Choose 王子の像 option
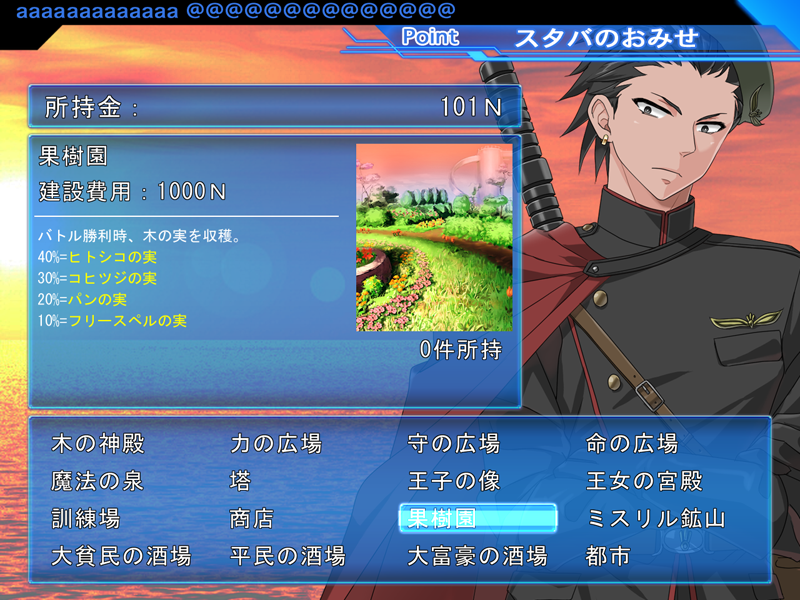800x600 pixels. (x=454, y=481)
